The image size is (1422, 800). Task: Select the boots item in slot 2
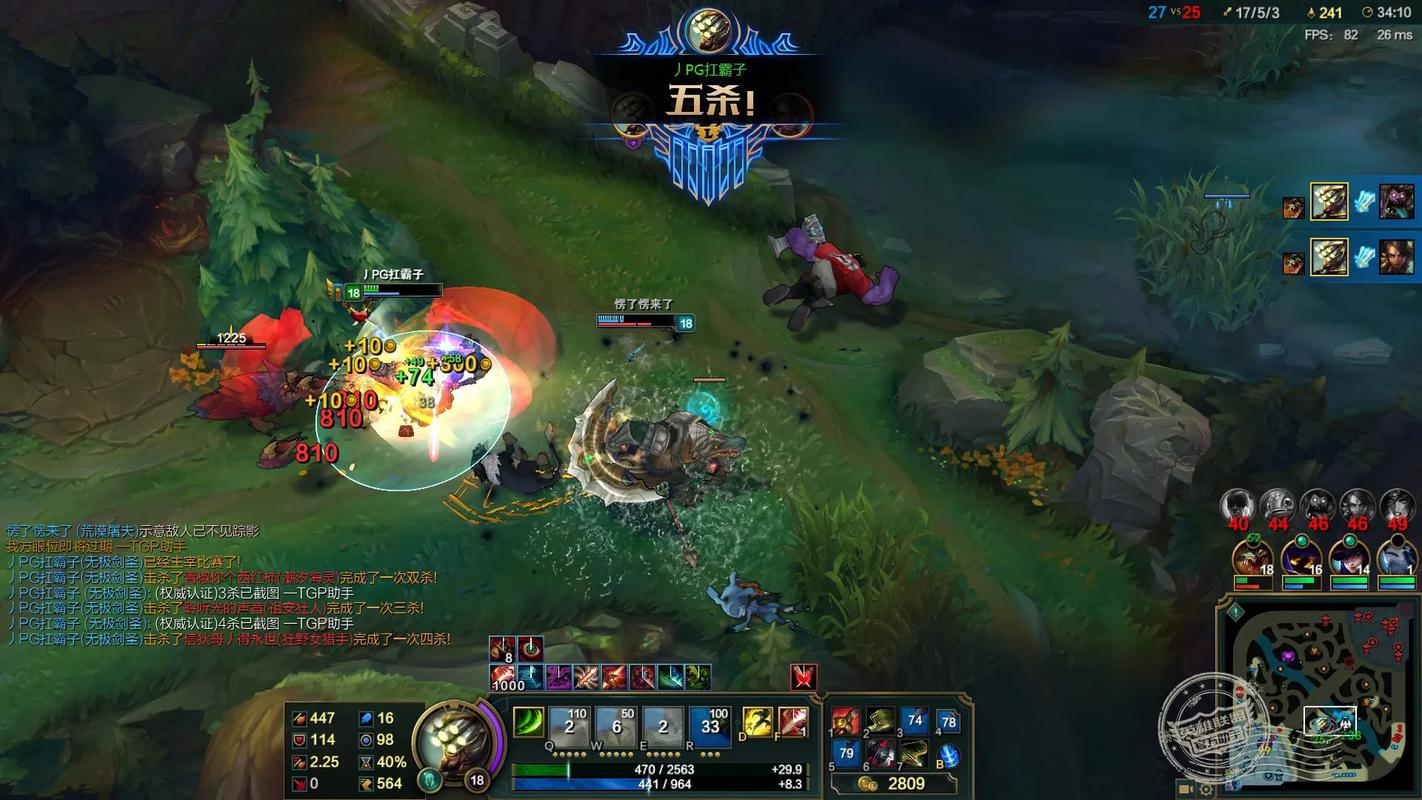coord(880,721)
